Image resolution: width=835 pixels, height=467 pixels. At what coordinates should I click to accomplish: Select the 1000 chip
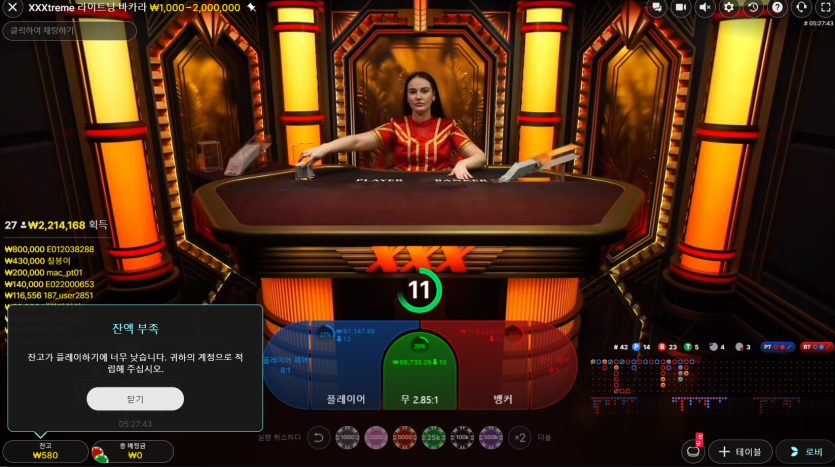[348, 438]
